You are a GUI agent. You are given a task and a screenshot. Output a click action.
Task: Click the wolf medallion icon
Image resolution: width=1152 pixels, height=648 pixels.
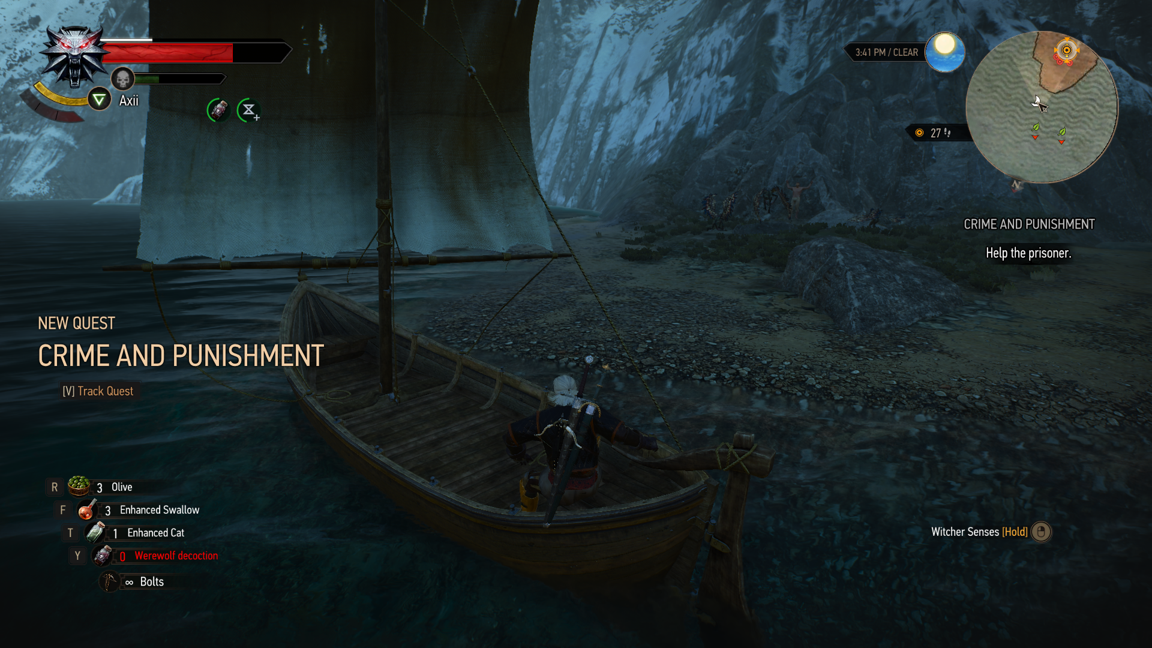pos(74,55)
